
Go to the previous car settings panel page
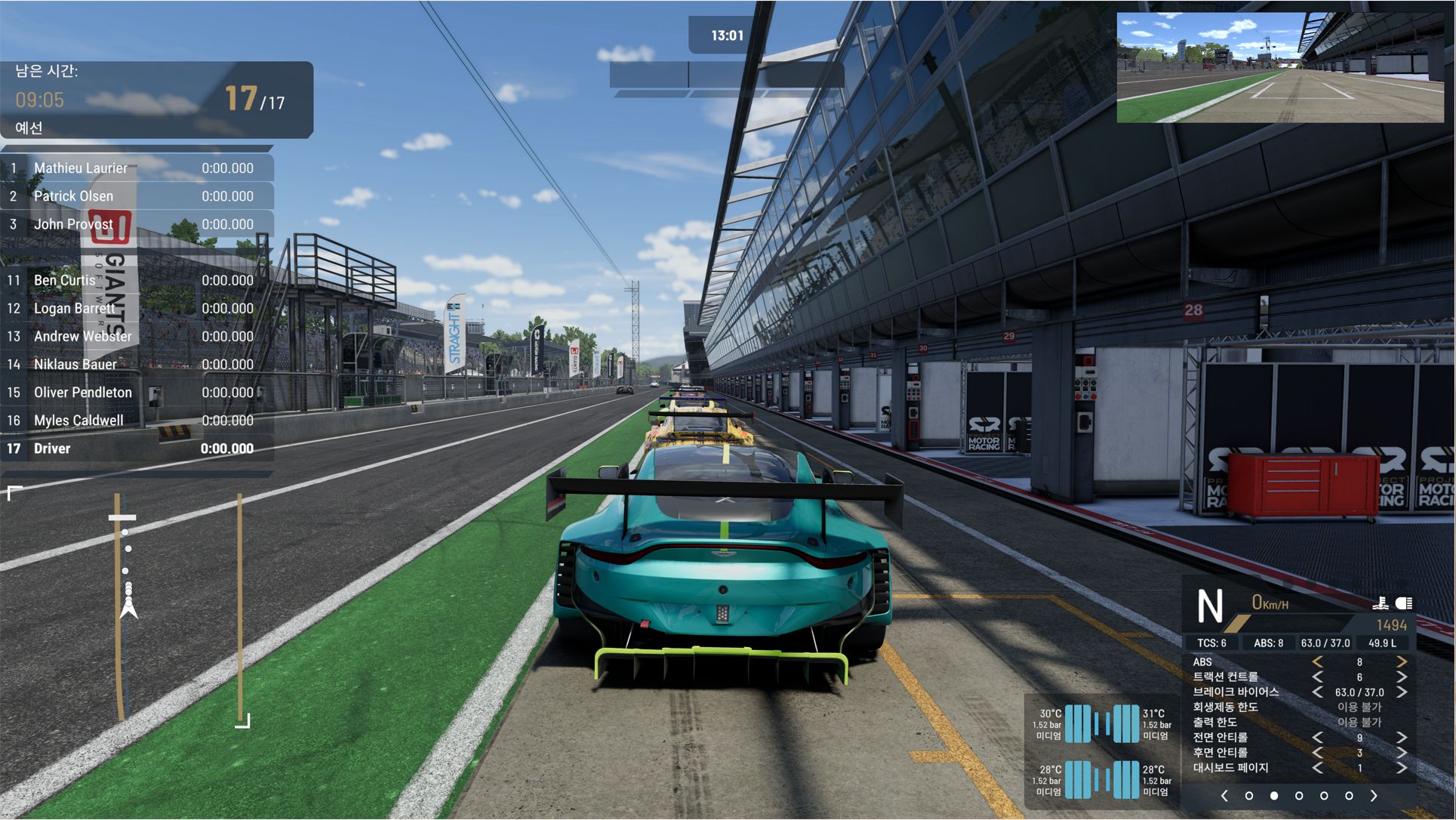click(1224, 796)
